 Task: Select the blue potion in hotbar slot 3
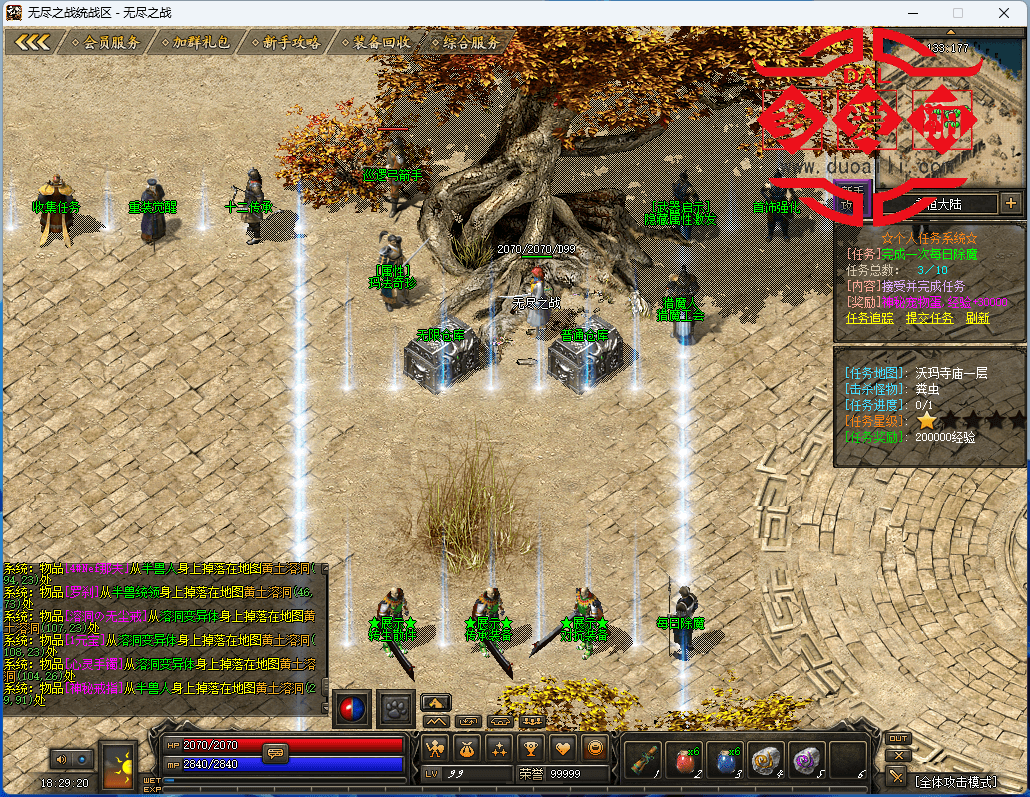click(726, 759)
